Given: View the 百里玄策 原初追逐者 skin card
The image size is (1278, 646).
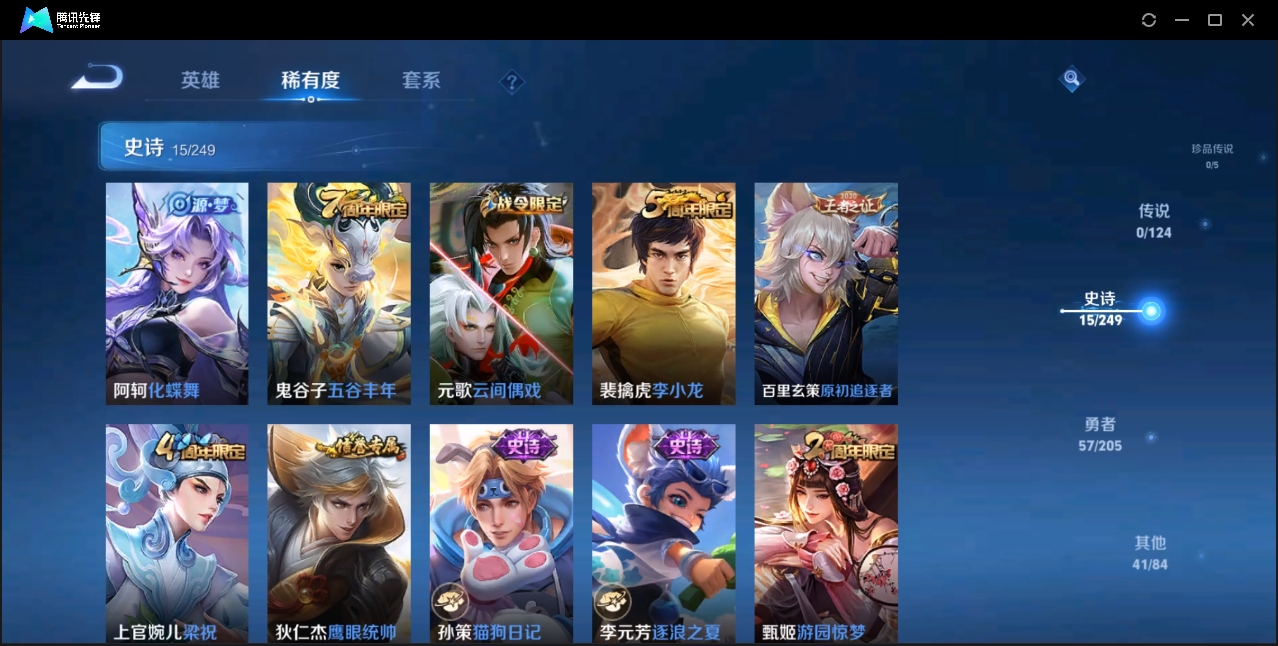Looking at the screenshot, I should [x=825, y=293].
